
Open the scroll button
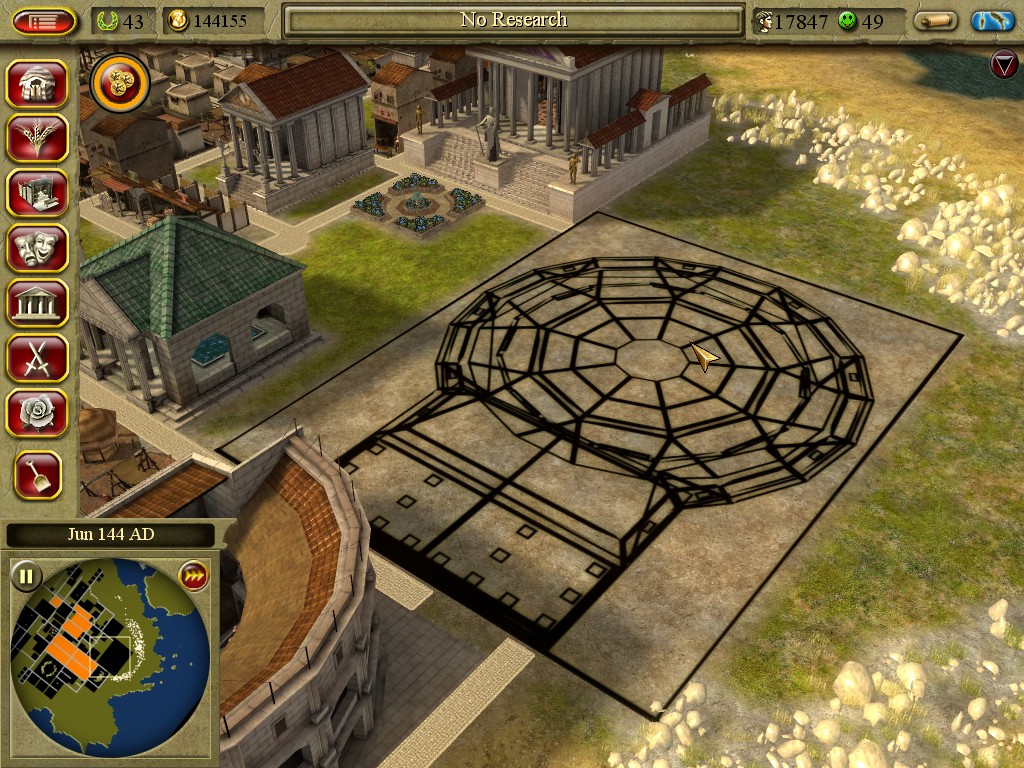(936, 21)
